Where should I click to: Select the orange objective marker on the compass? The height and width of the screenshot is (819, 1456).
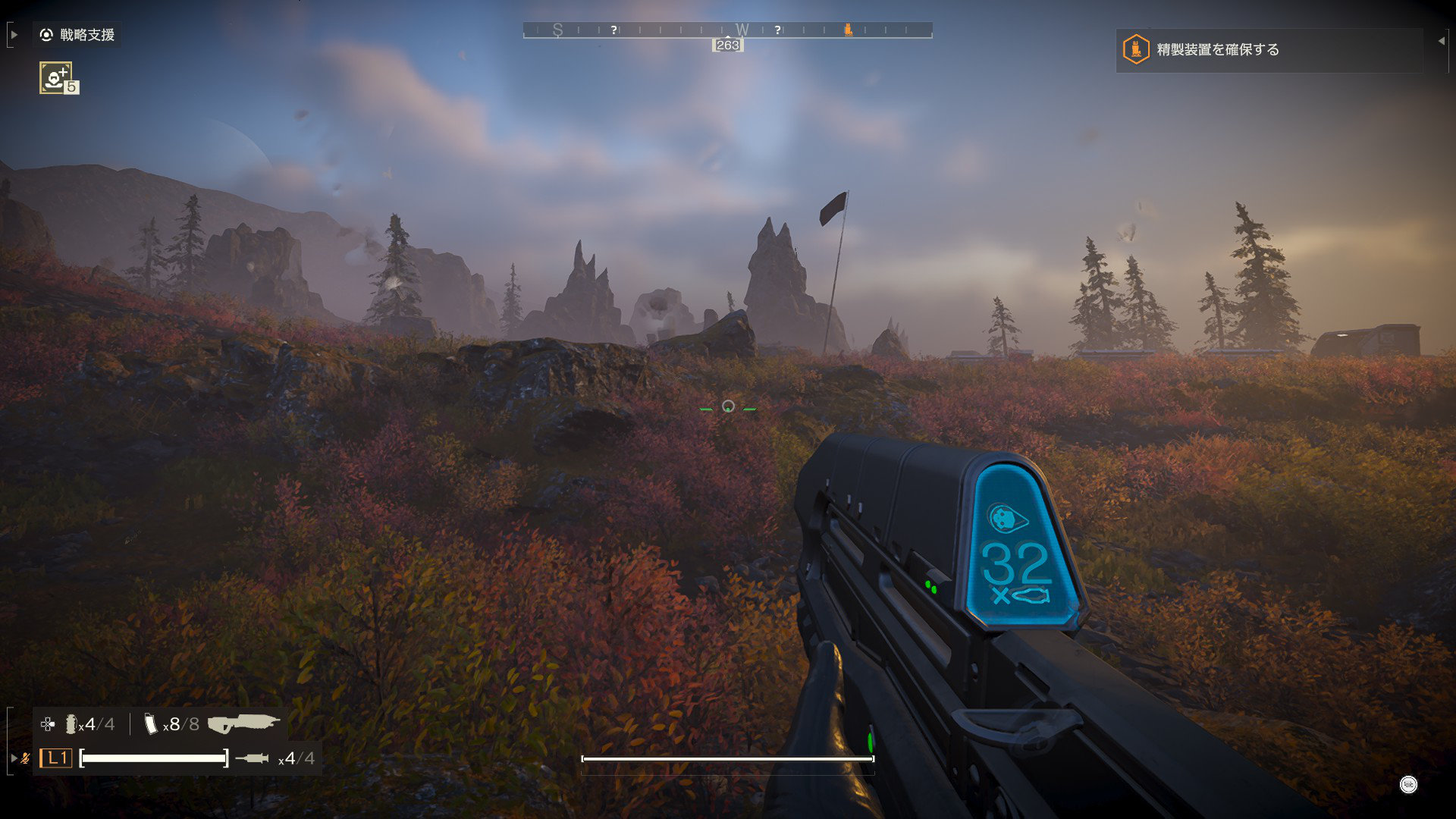(x=848, y=30)
